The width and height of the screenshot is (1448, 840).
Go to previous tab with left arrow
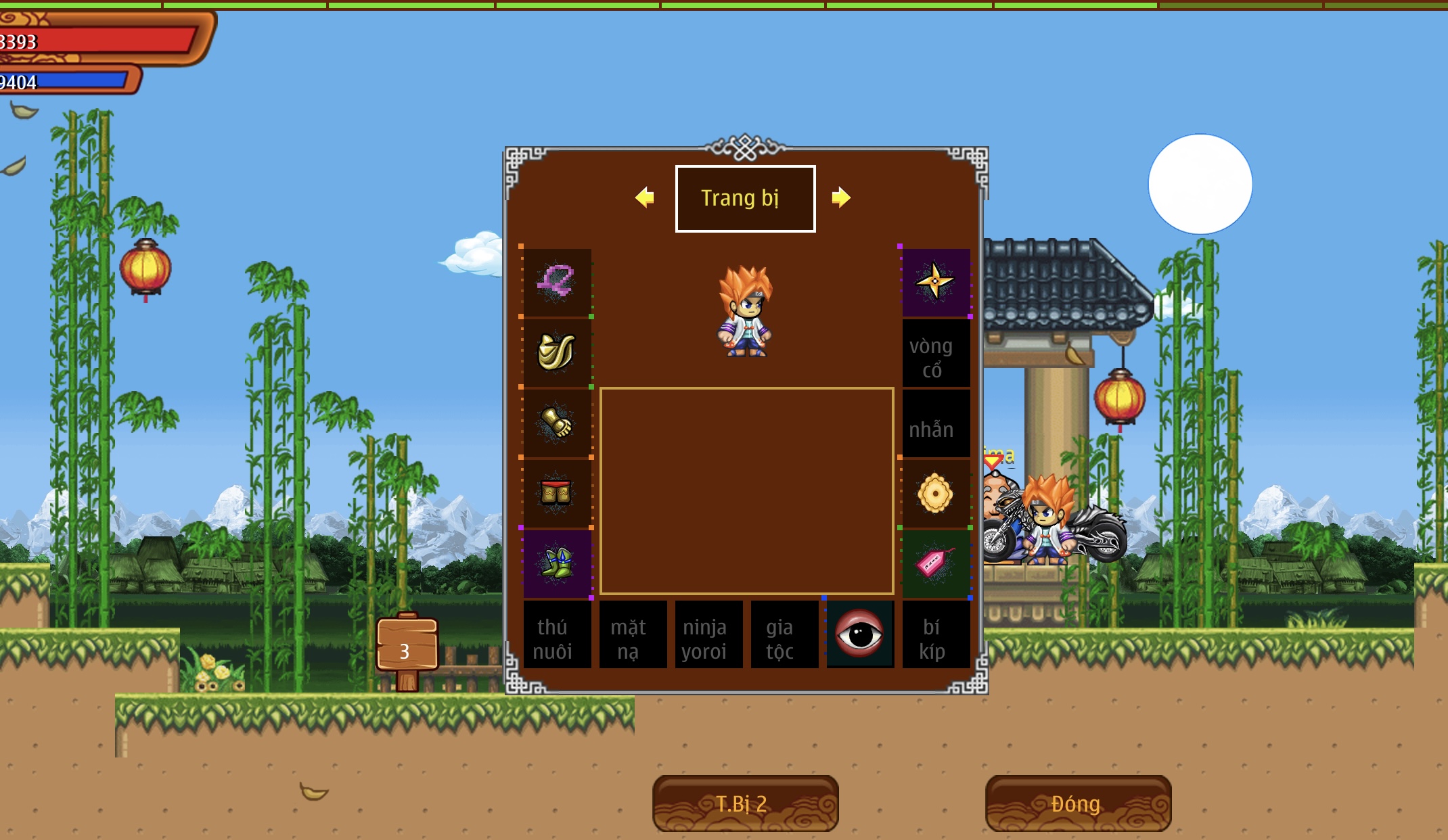[x=645, y=197]
